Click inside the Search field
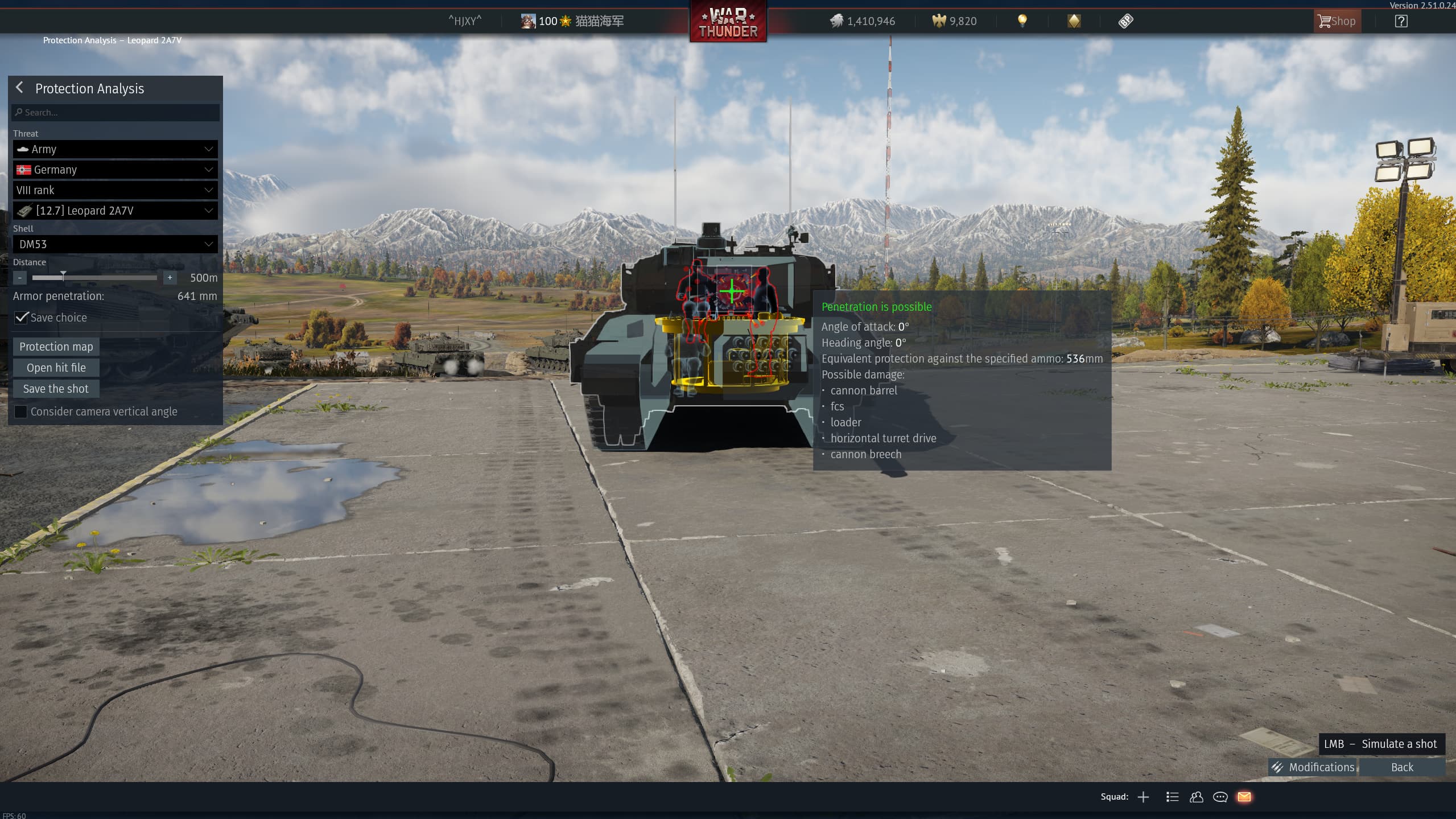 click(115, 112)
